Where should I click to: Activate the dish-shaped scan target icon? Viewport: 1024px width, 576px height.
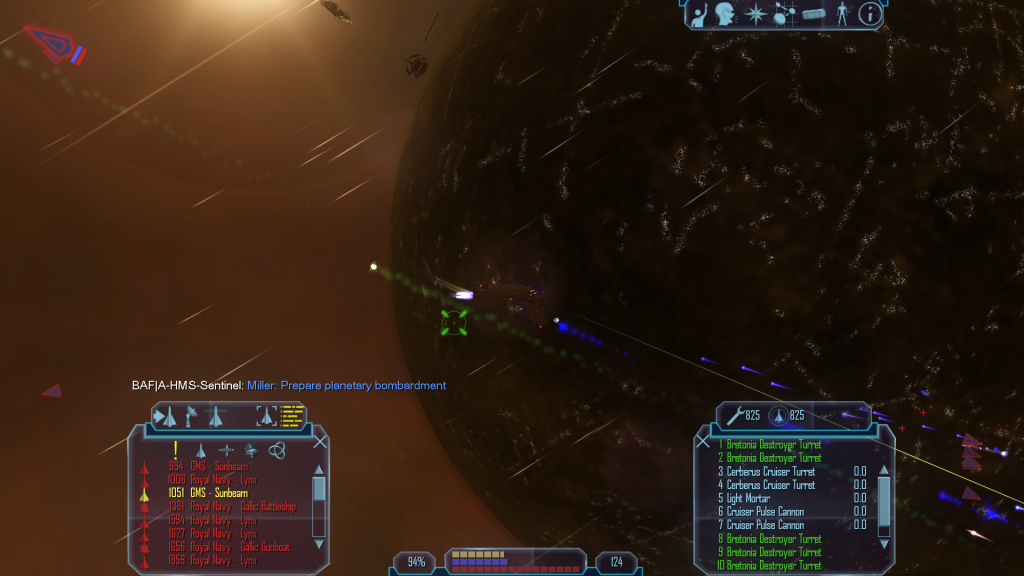coord(190,415)
